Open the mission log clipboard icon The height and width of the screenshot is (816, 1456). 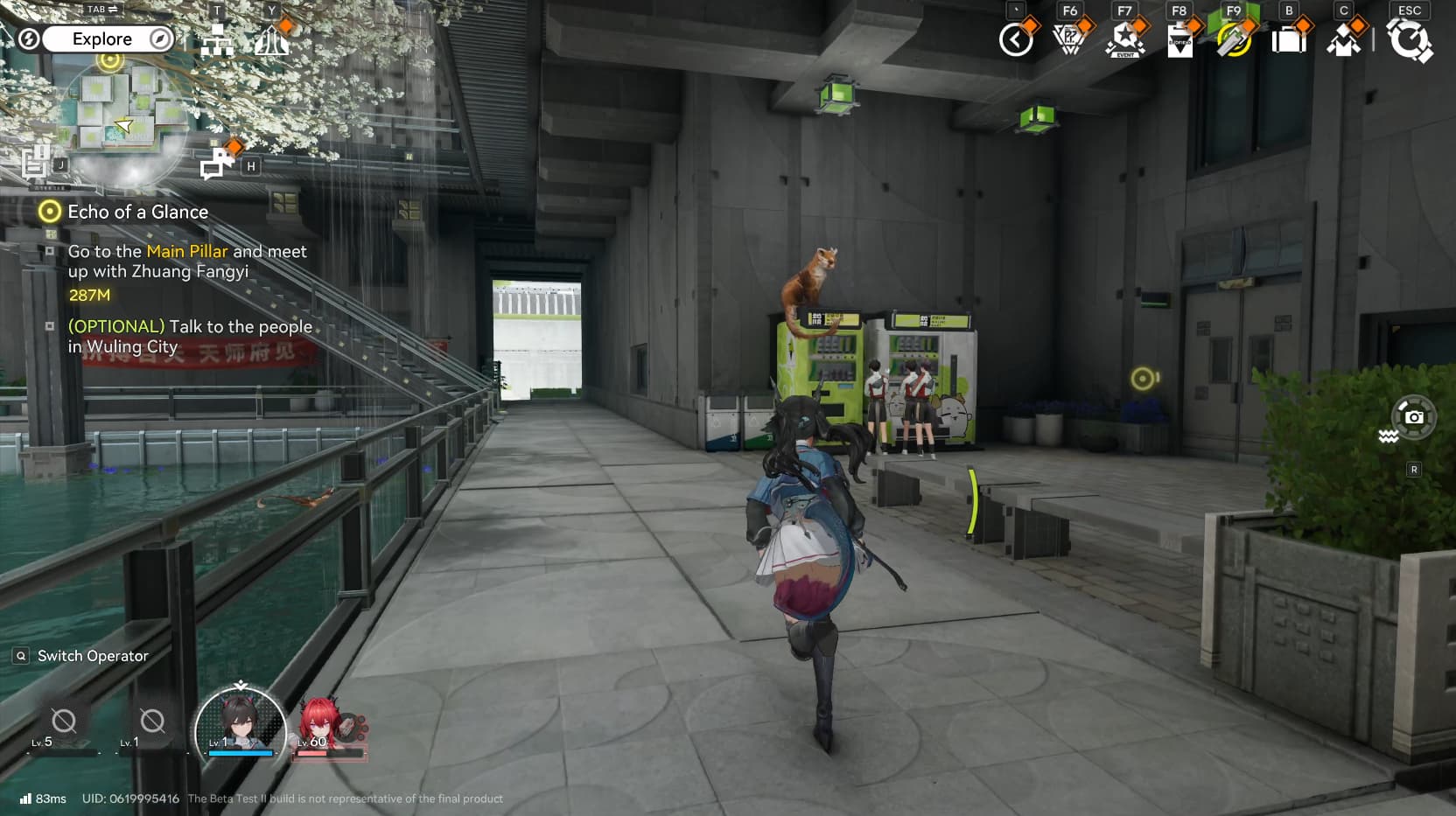[36, 163]
